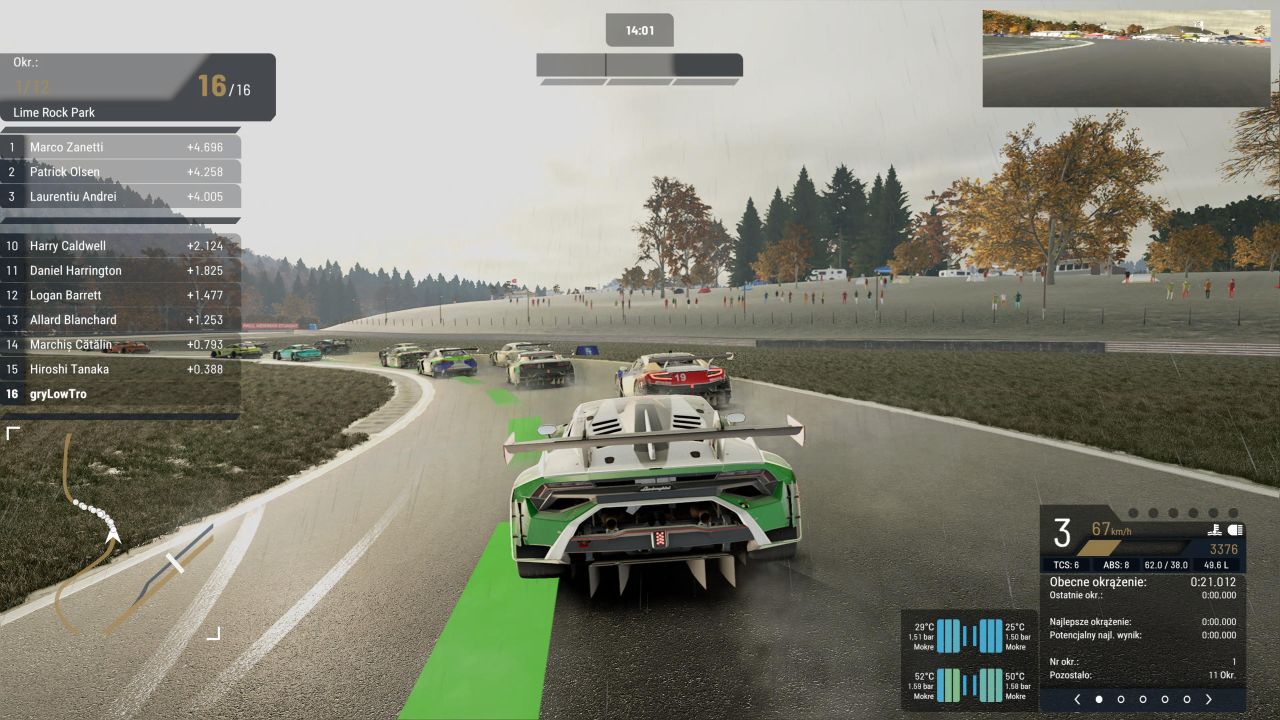Click Daniel Harrington in the standings list
Image resolution: width=1280 pixels, height=720 pixels.
[x=120, y=271]
